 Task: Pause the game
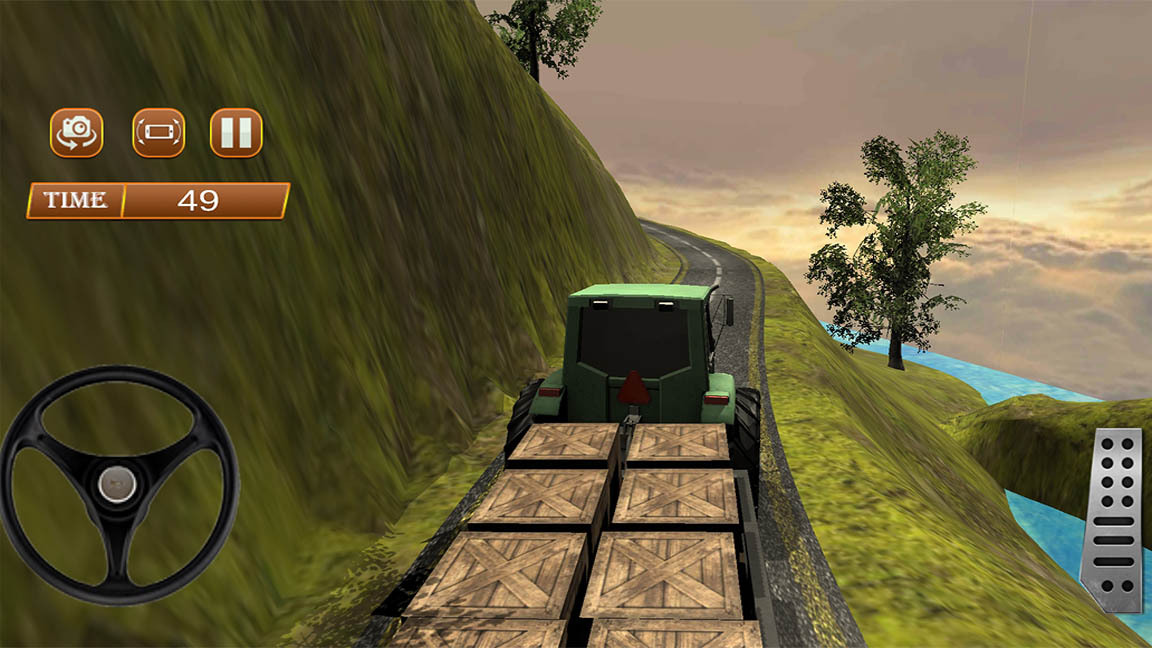click(x=236, y=133)
